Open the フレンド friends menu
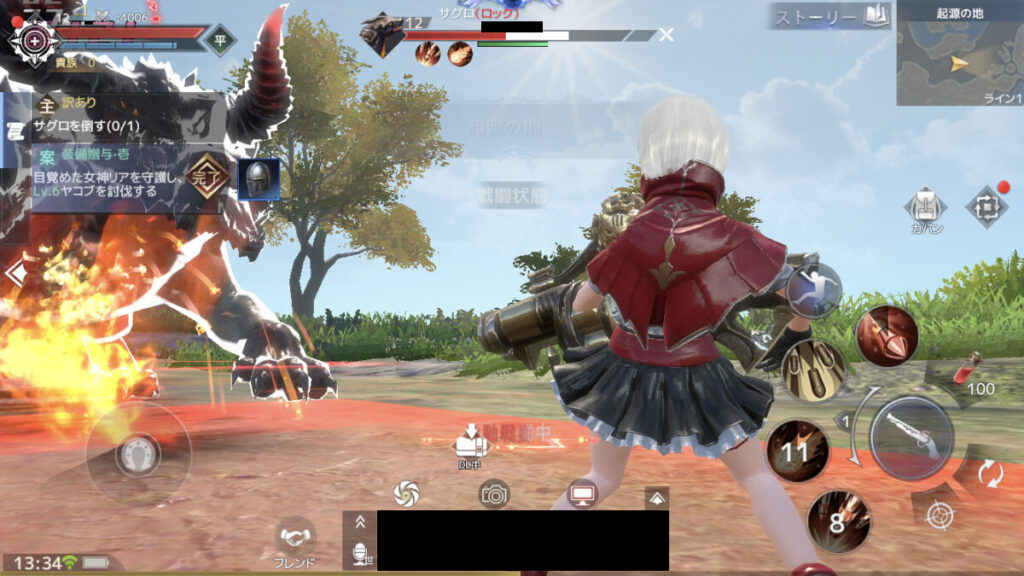This screenshot has width=1024, height=576. pyautogui.click(x=295, y=540)
